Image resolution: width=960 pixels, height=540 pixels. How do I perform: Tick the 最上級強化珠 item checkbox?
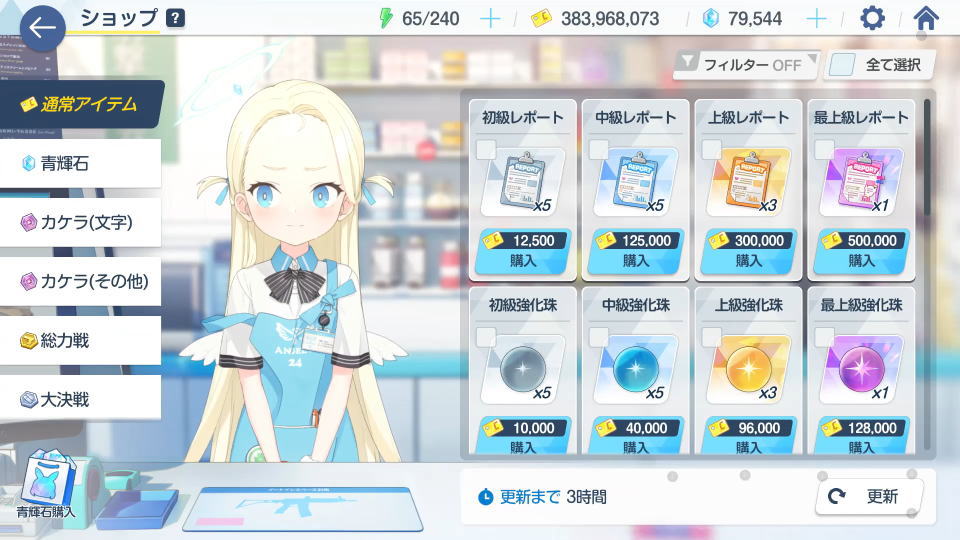point(824,337)
